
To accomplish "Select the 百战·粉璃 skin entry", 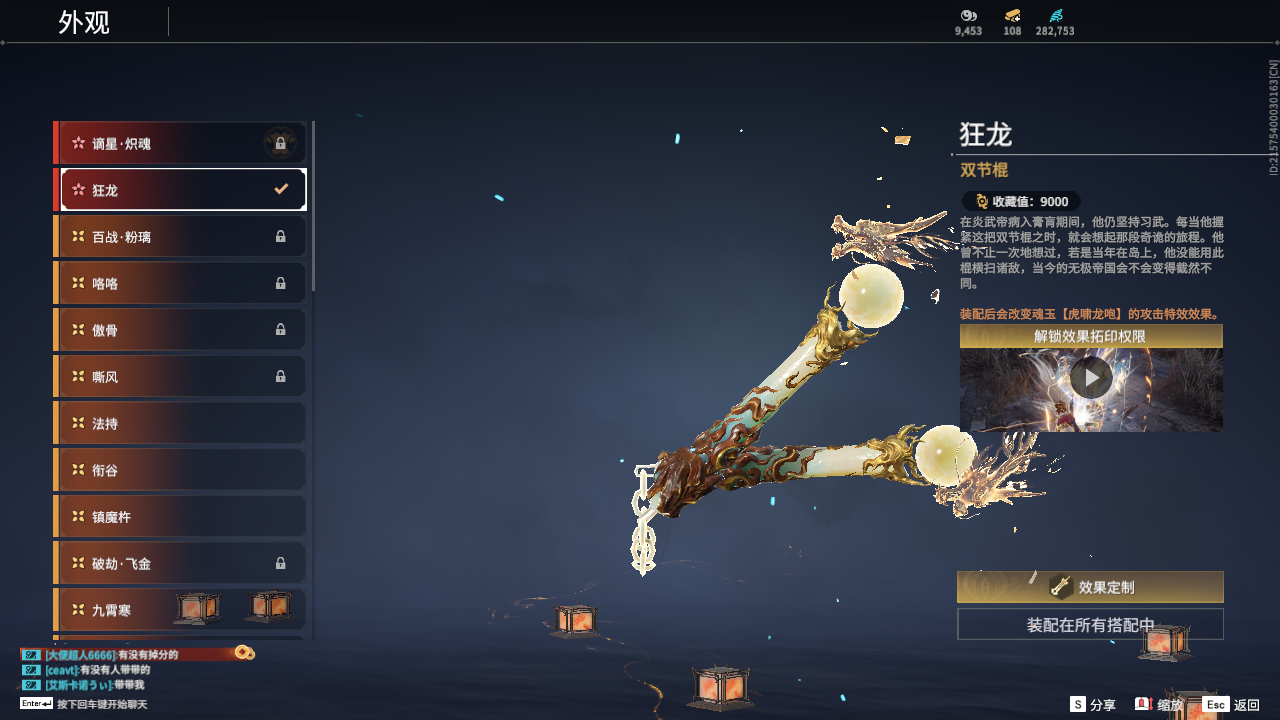I will coord(182,237).
